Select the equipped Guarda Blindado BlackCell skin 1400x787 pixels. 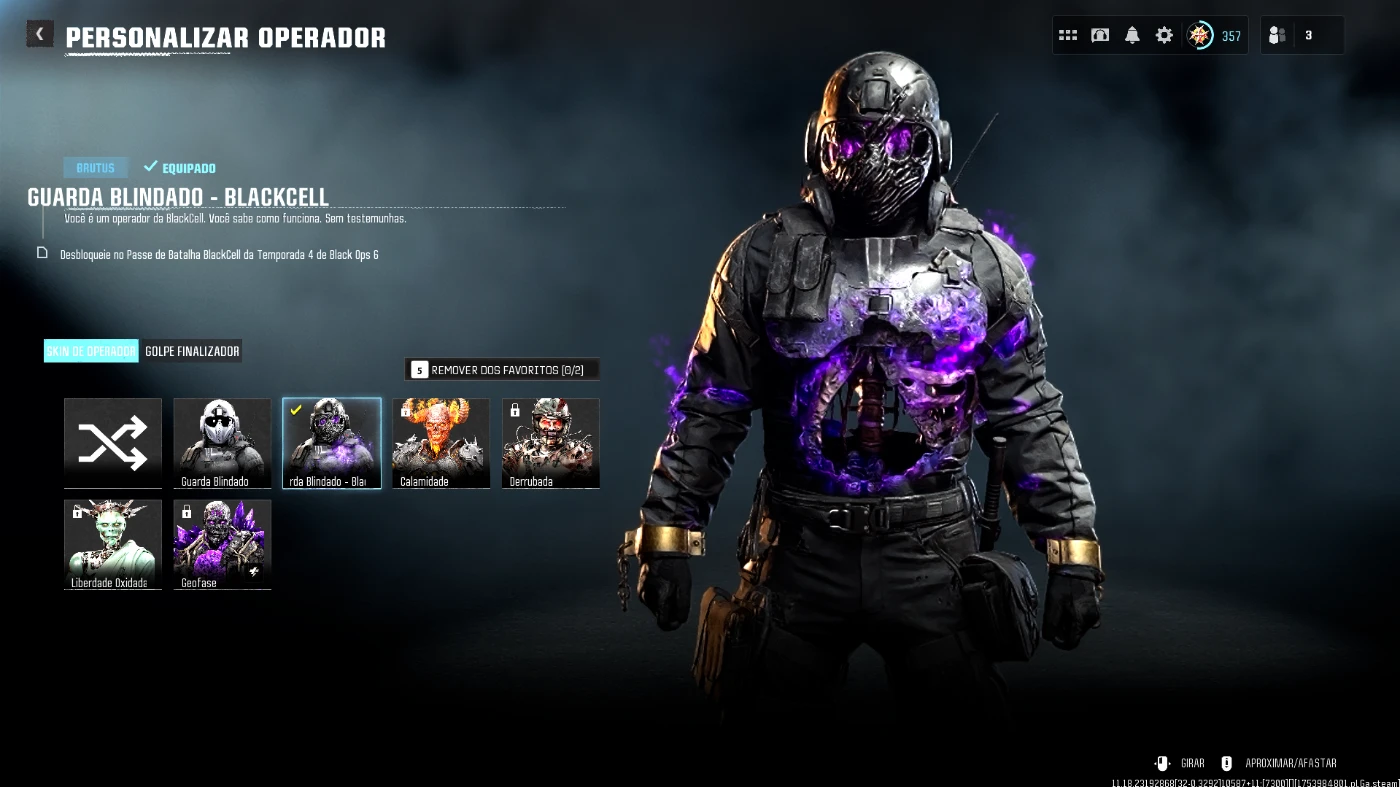(x=332, y=443)
